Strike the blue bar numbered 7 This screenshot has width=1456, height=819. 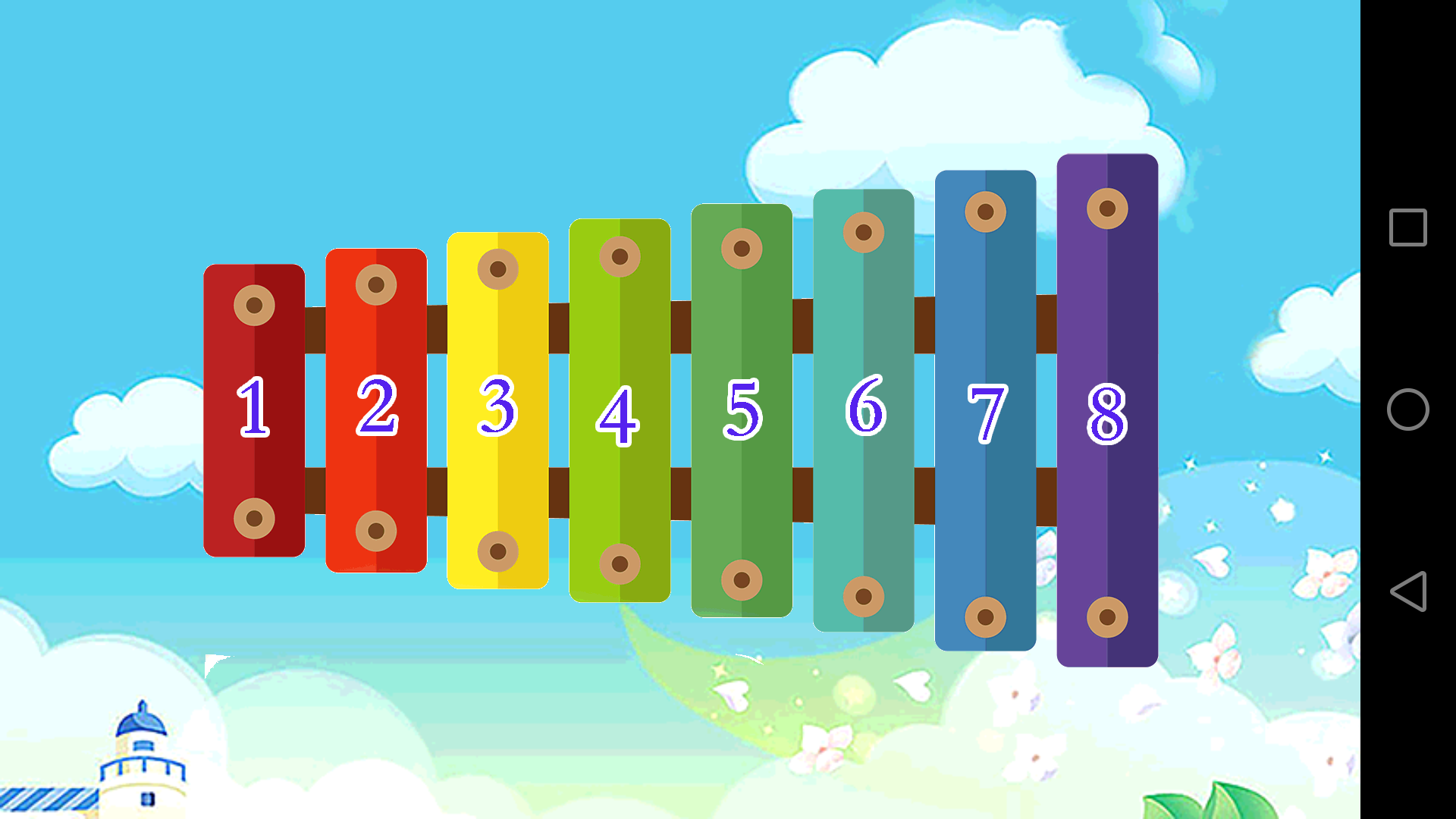[x=985, y=410]
